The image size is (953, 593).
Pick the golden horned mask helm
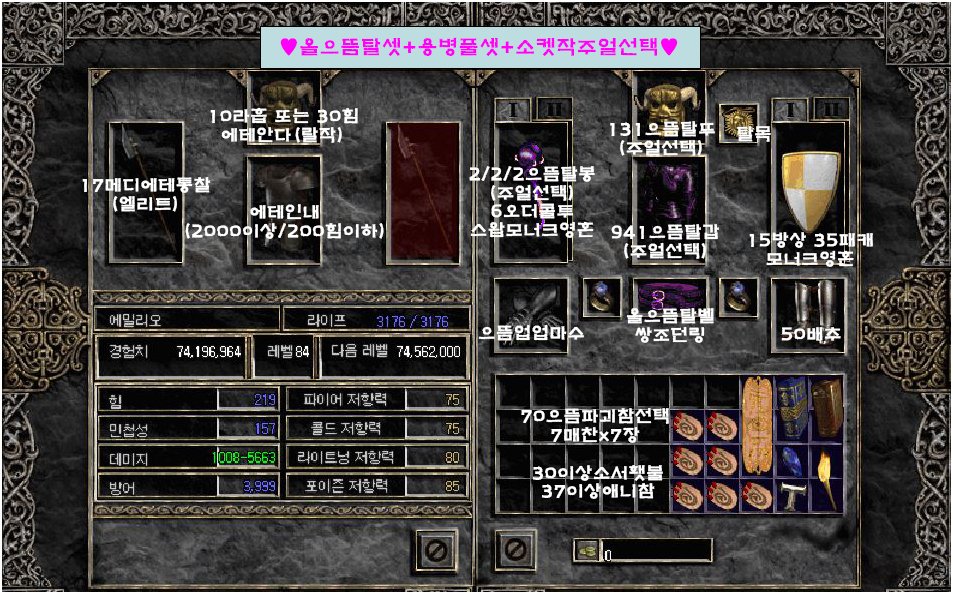click(x=670, y=100)
